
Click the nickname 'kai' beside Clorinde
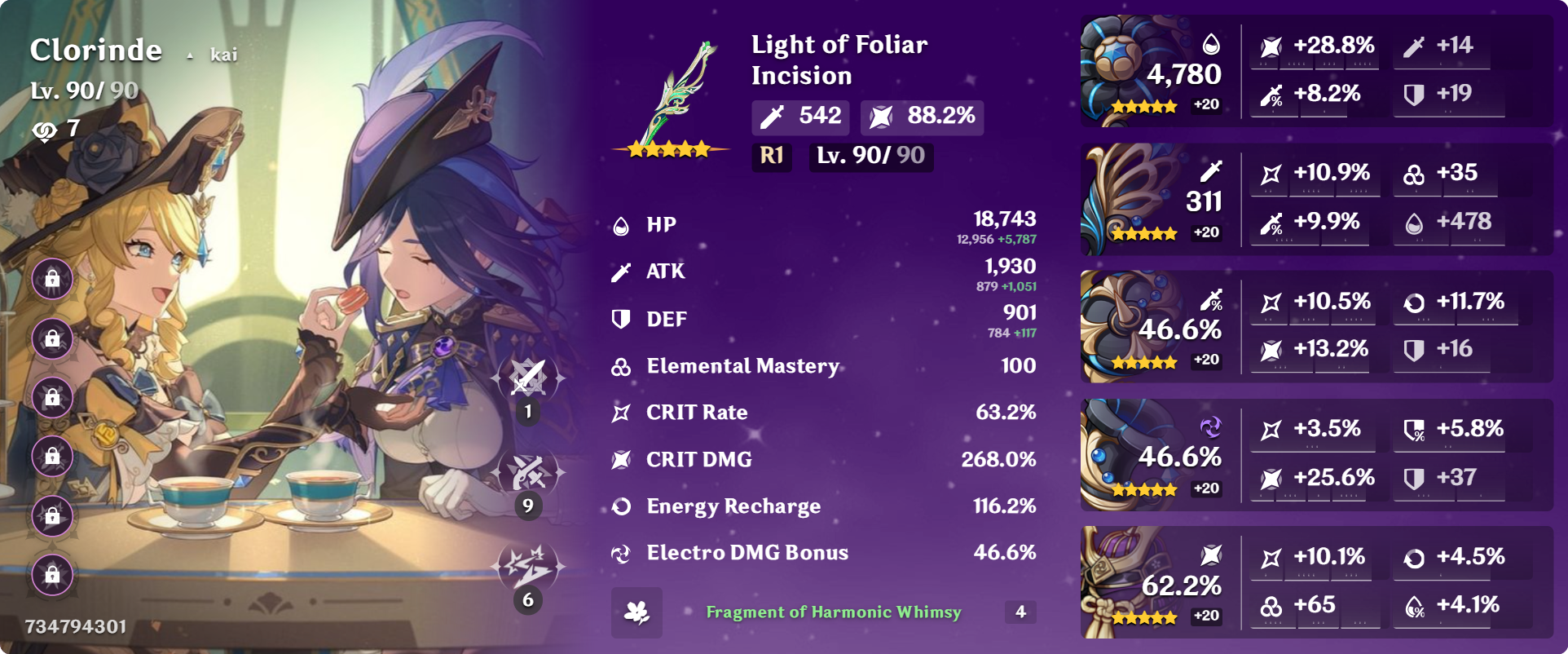(x=225, y=54)
